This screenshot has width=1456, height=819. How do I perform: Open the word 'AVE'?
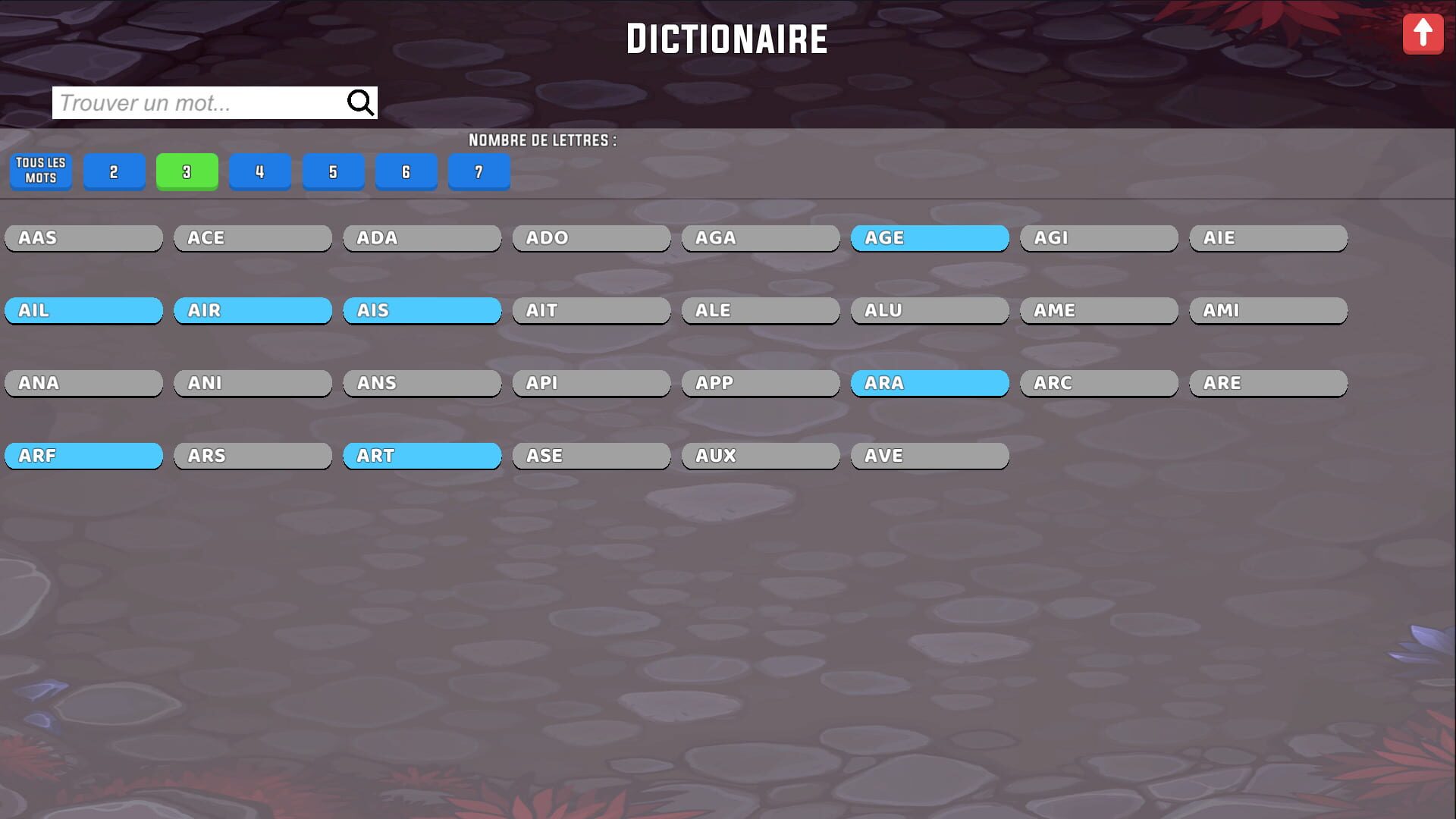click(930, 455)
